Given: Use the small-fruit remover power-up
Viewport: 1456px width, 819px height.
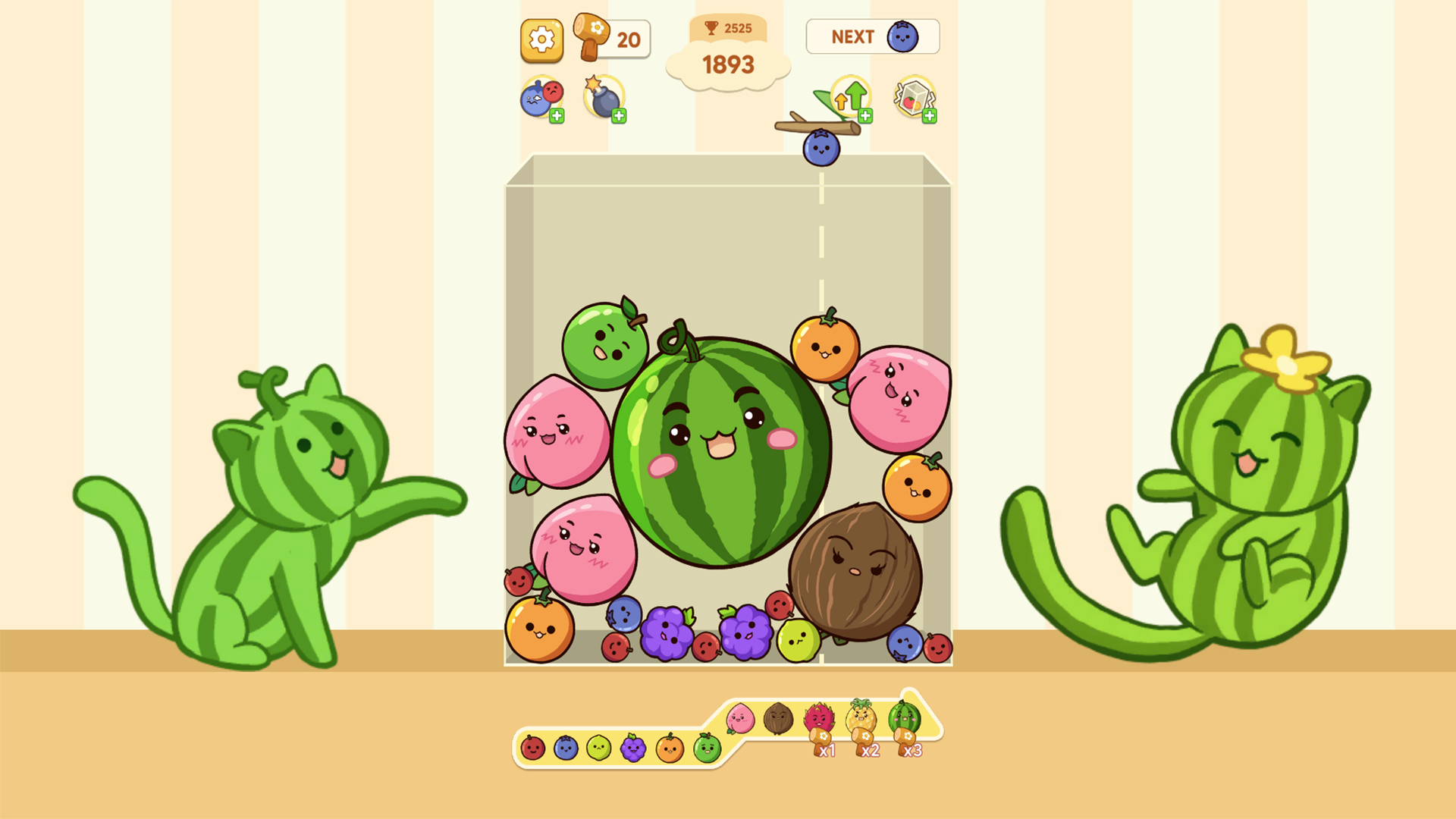Looking at the screenshot, I should click(x=540, y=96).
